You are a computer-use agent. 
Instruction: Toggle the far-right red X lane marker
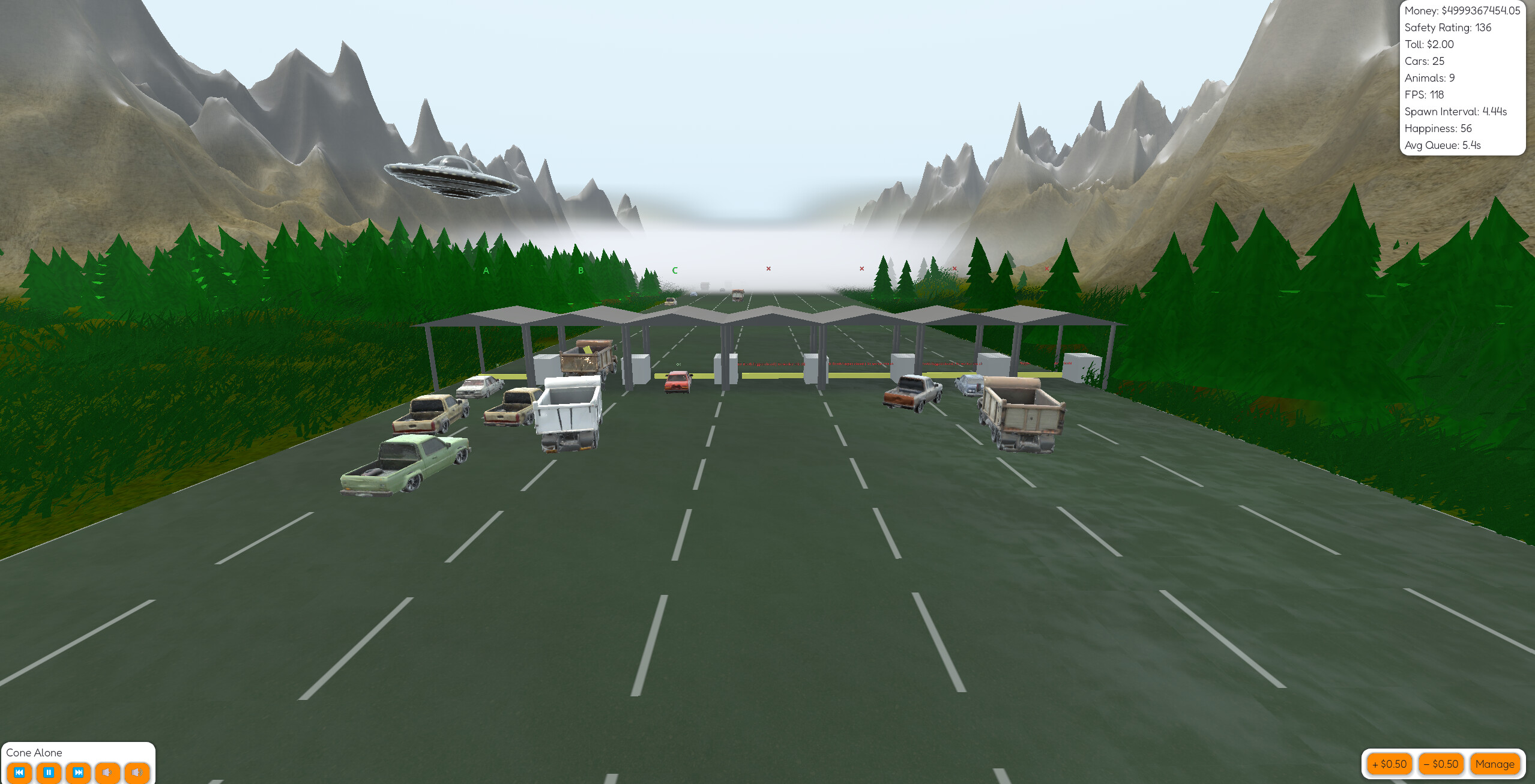pos(1046,269)
